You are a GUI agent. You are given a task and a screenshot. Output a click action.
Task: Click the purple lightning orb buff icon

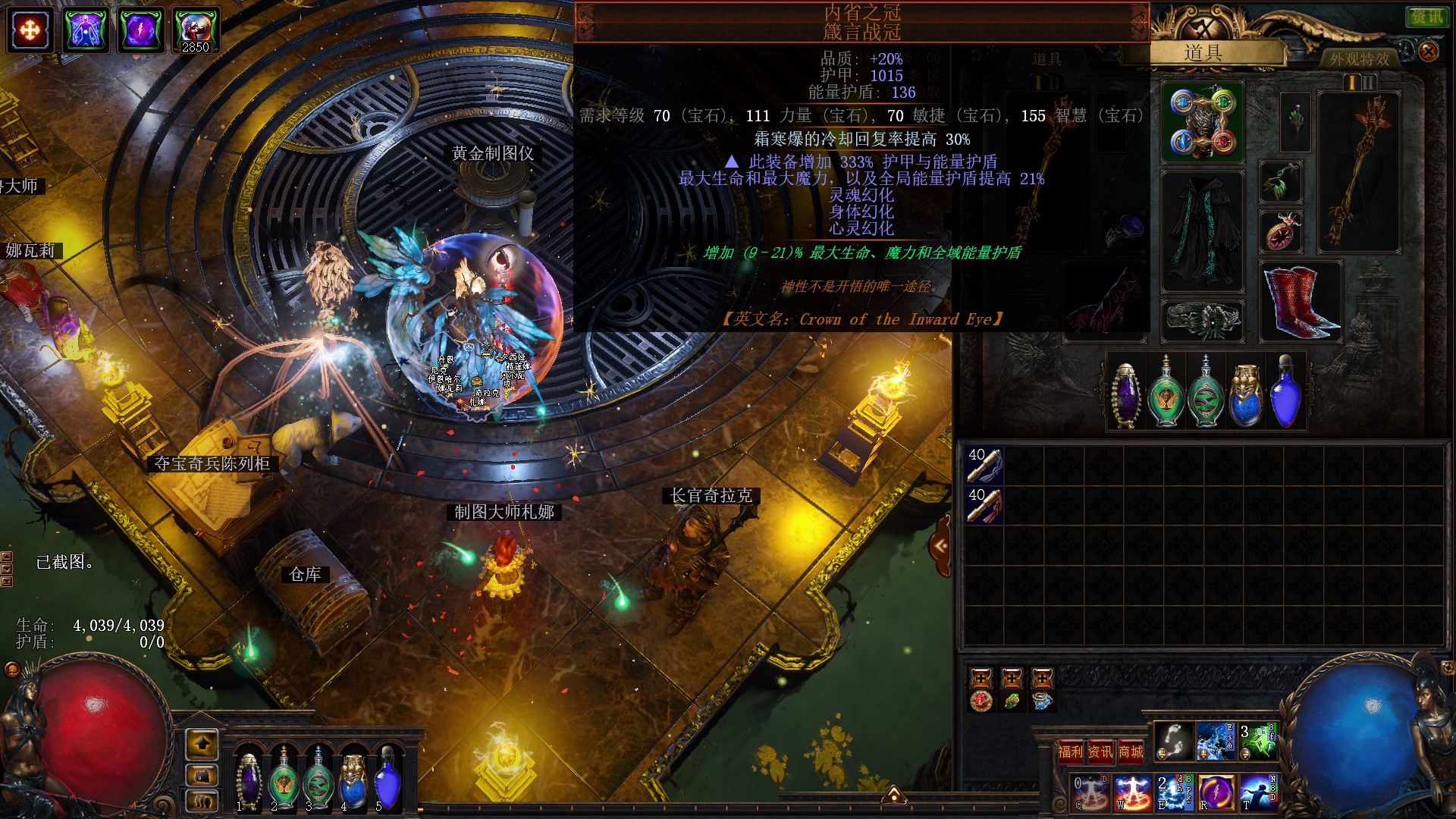(140, 30)
